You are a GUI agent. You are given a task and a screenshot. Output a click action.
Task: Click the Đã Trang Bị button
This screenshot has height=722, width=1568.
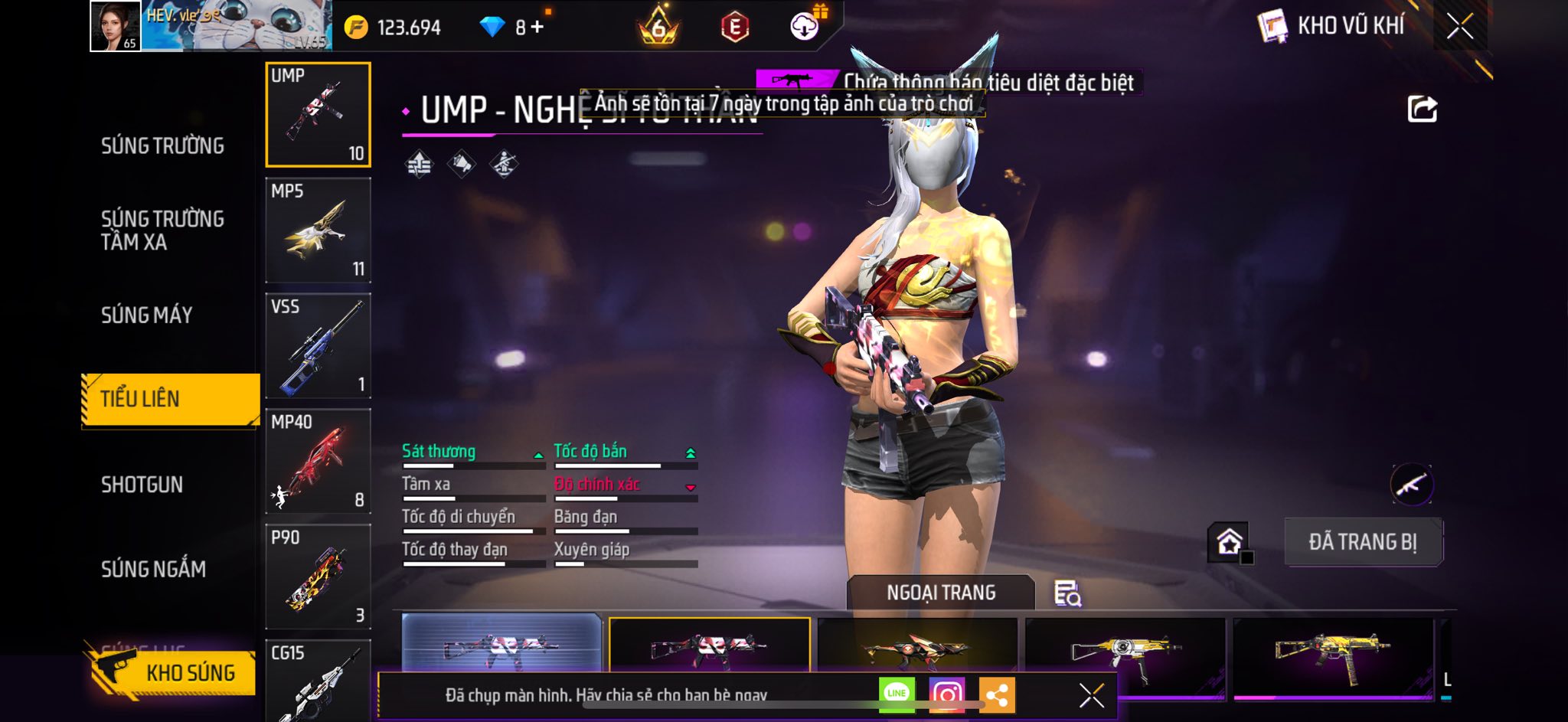[1363, 542]
